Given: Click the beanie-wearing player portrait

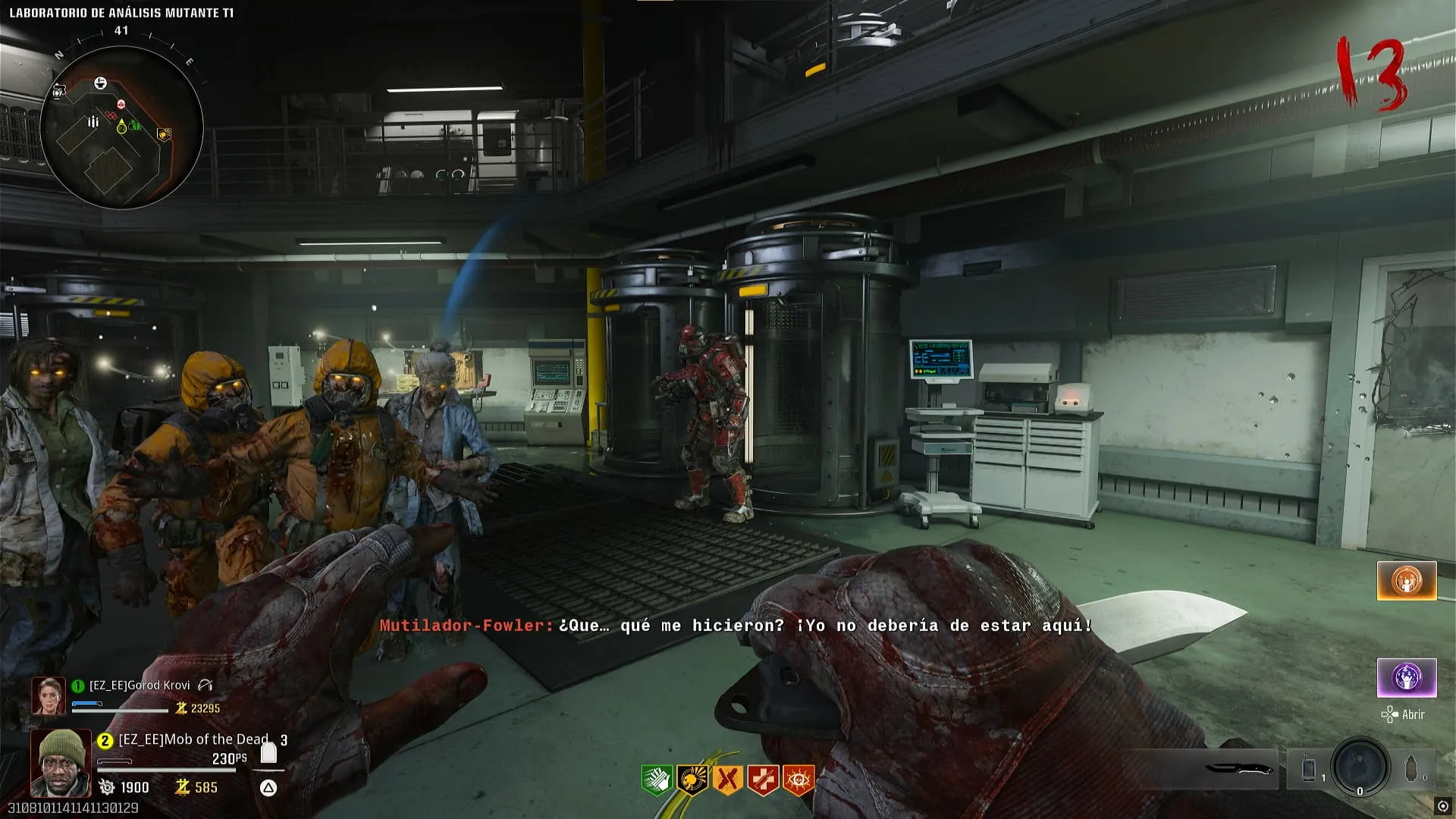Looking at the screenshot, I should point(61,762).
